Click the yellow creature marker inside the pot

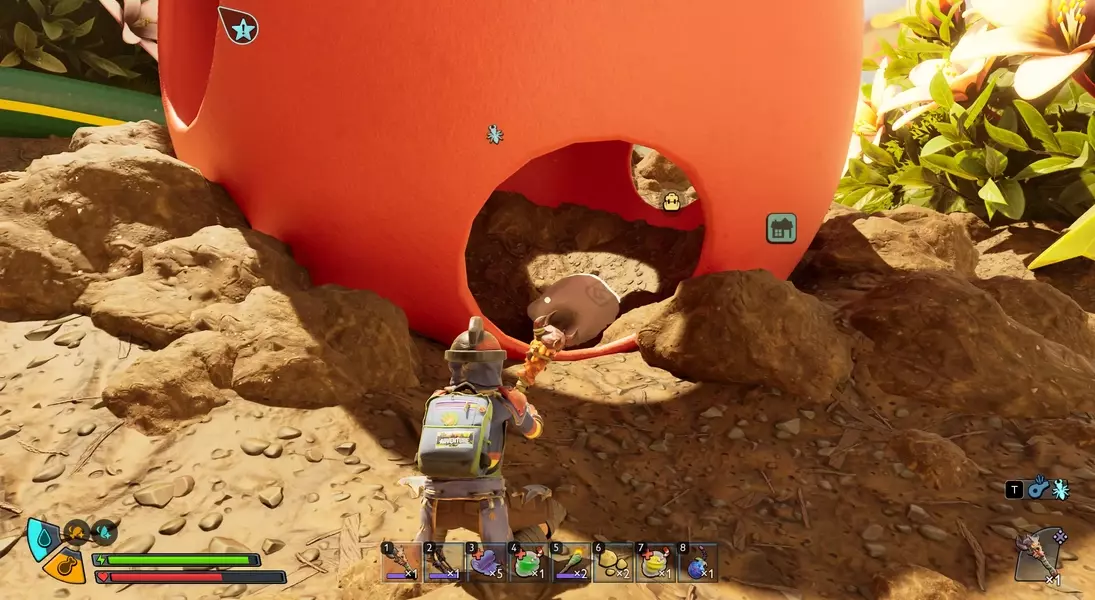[x=672, y=202]
